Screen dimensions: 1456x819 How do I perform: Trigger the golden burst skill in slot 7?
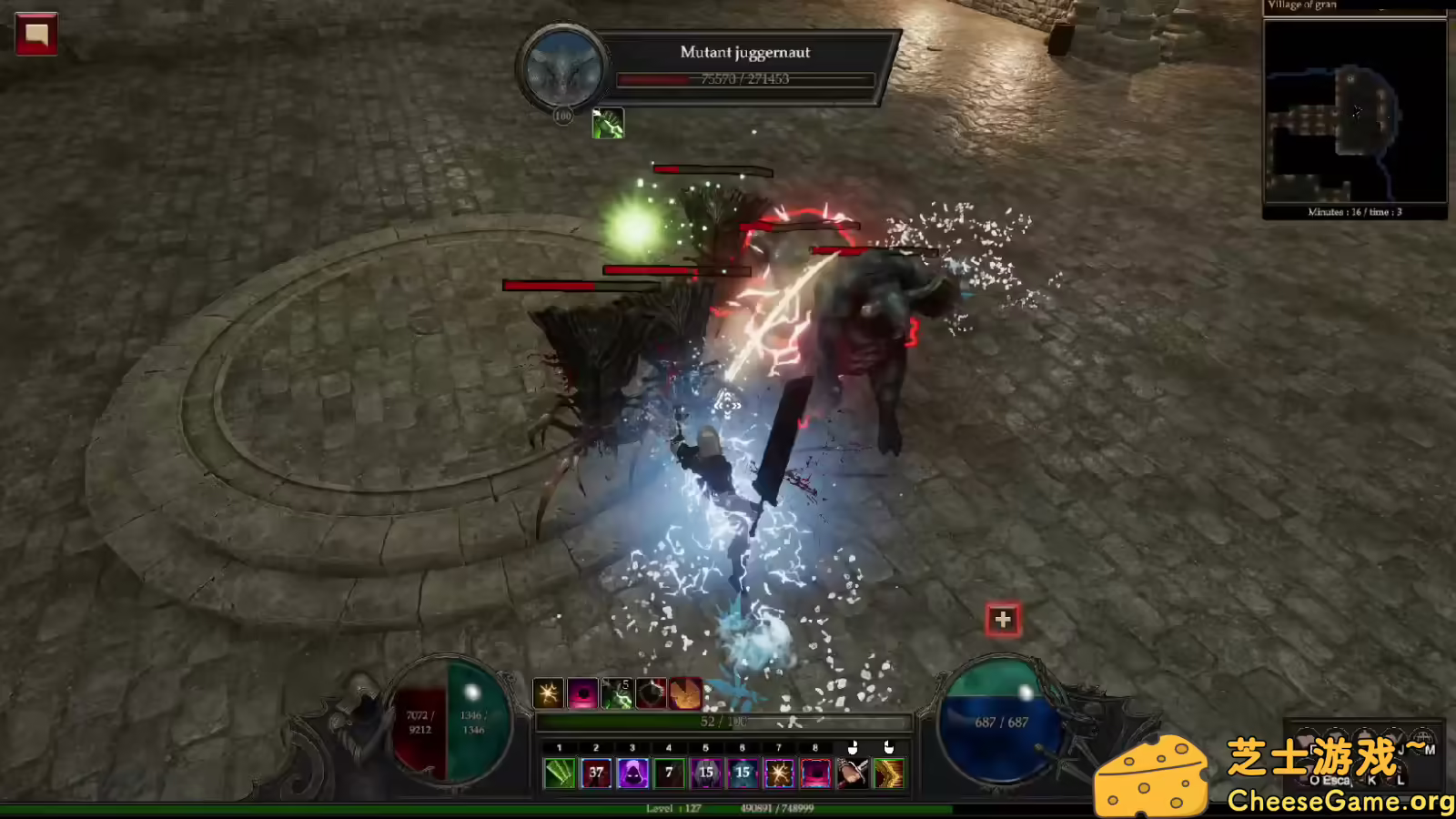pos(778,773)
